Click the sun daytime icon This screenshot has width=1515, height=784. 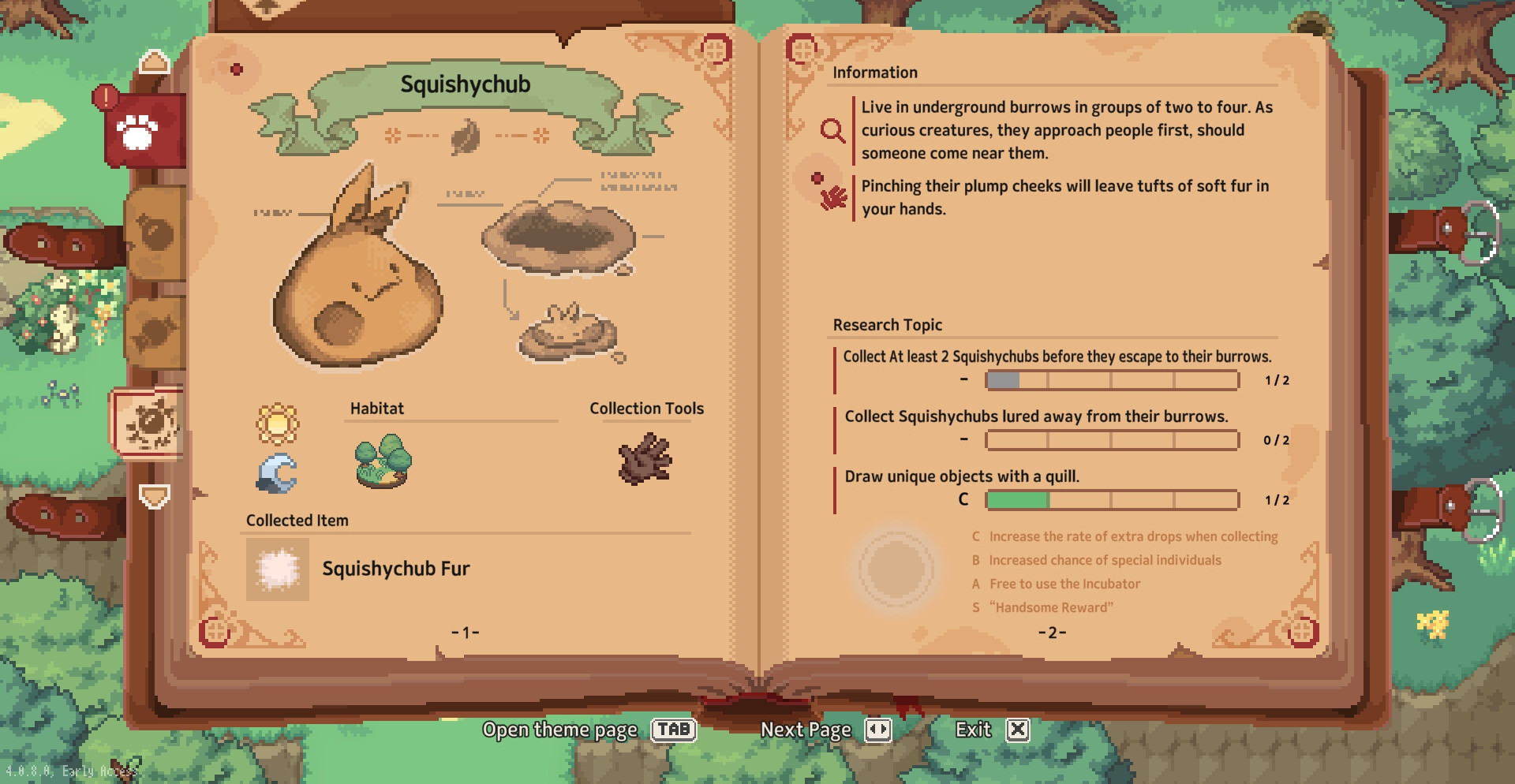[277, 424]
